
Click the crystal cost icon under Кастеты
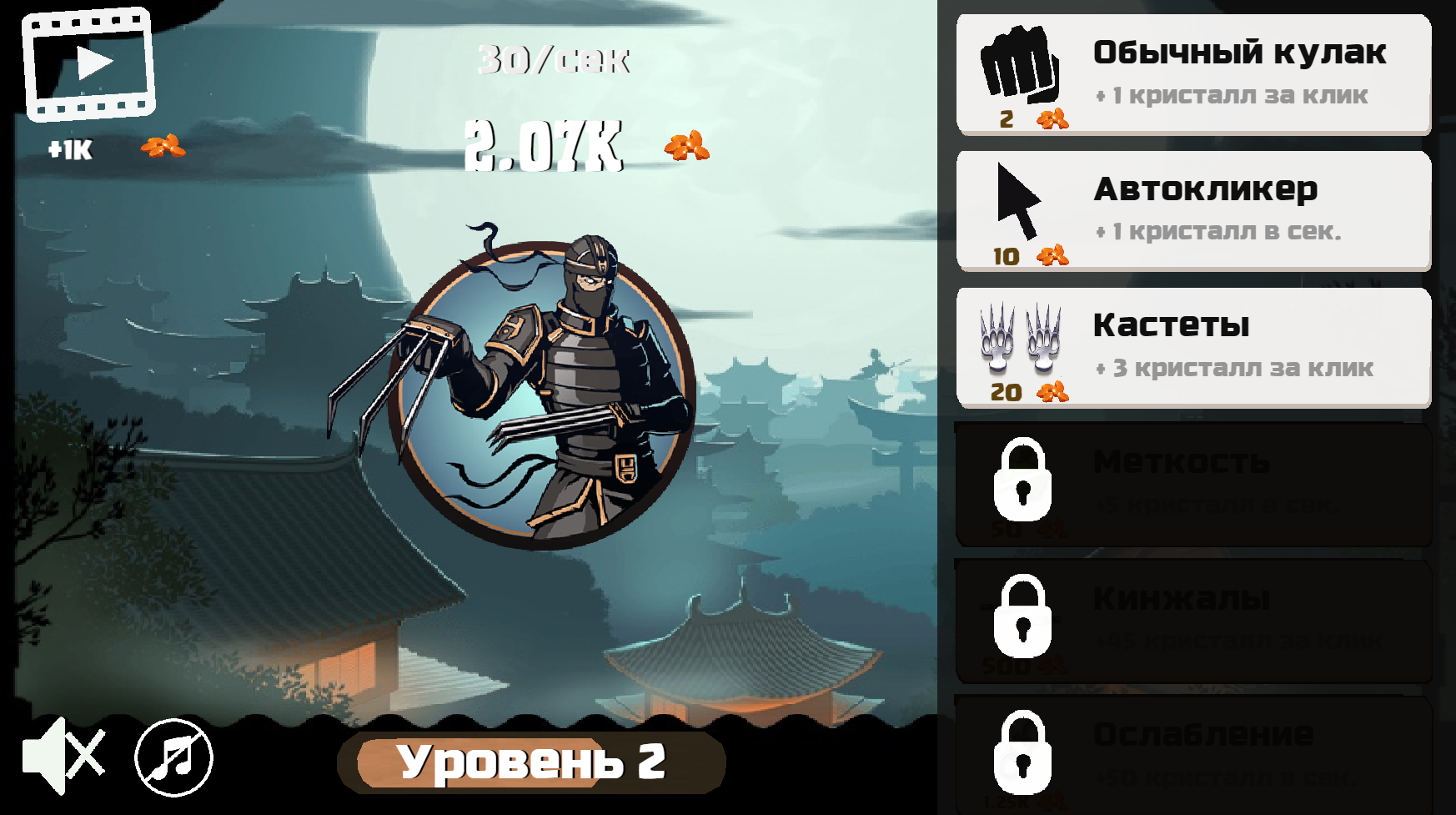(1052, 392)
